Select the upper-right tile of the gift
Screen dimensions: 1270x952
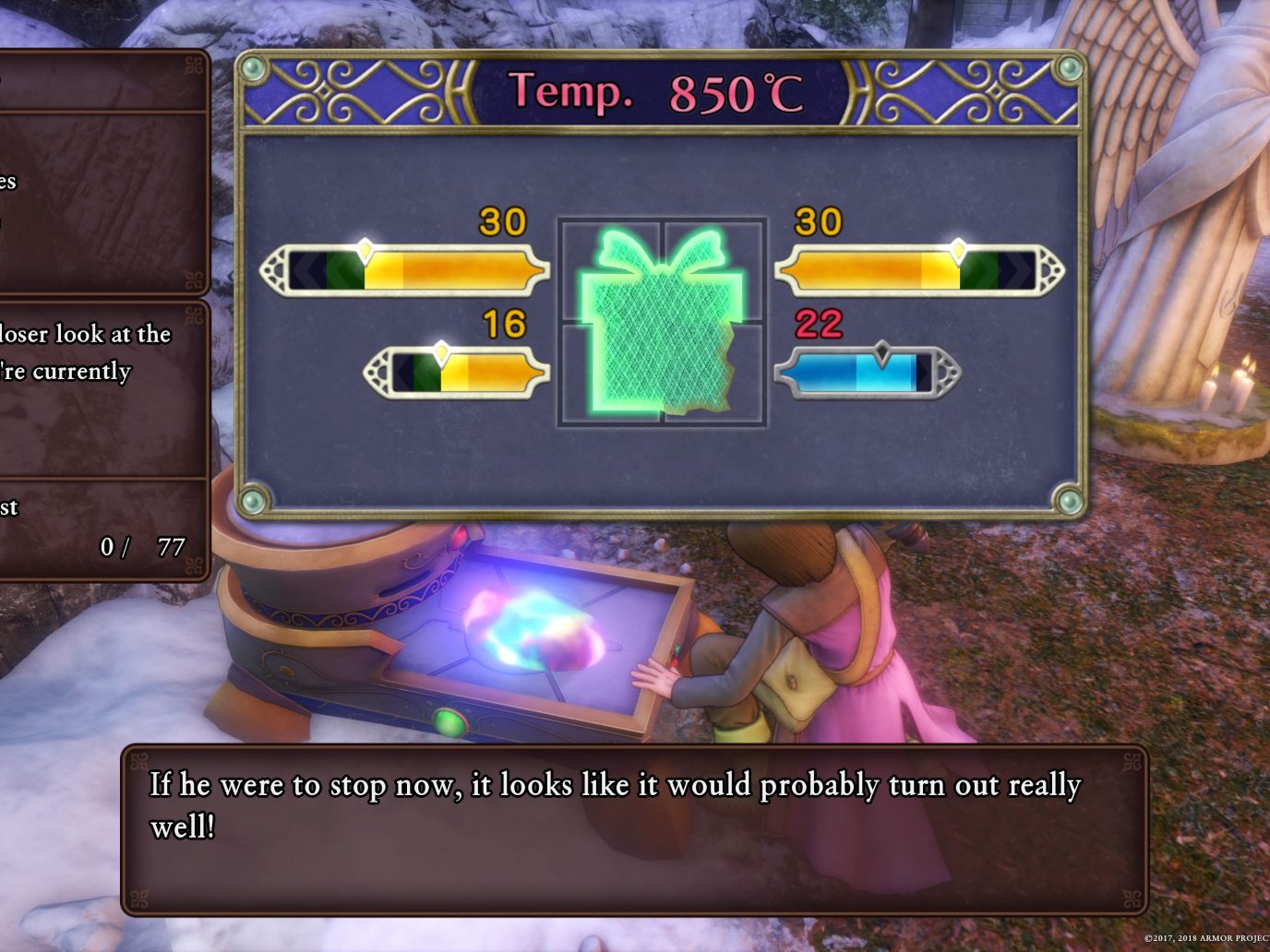point(713,272)
